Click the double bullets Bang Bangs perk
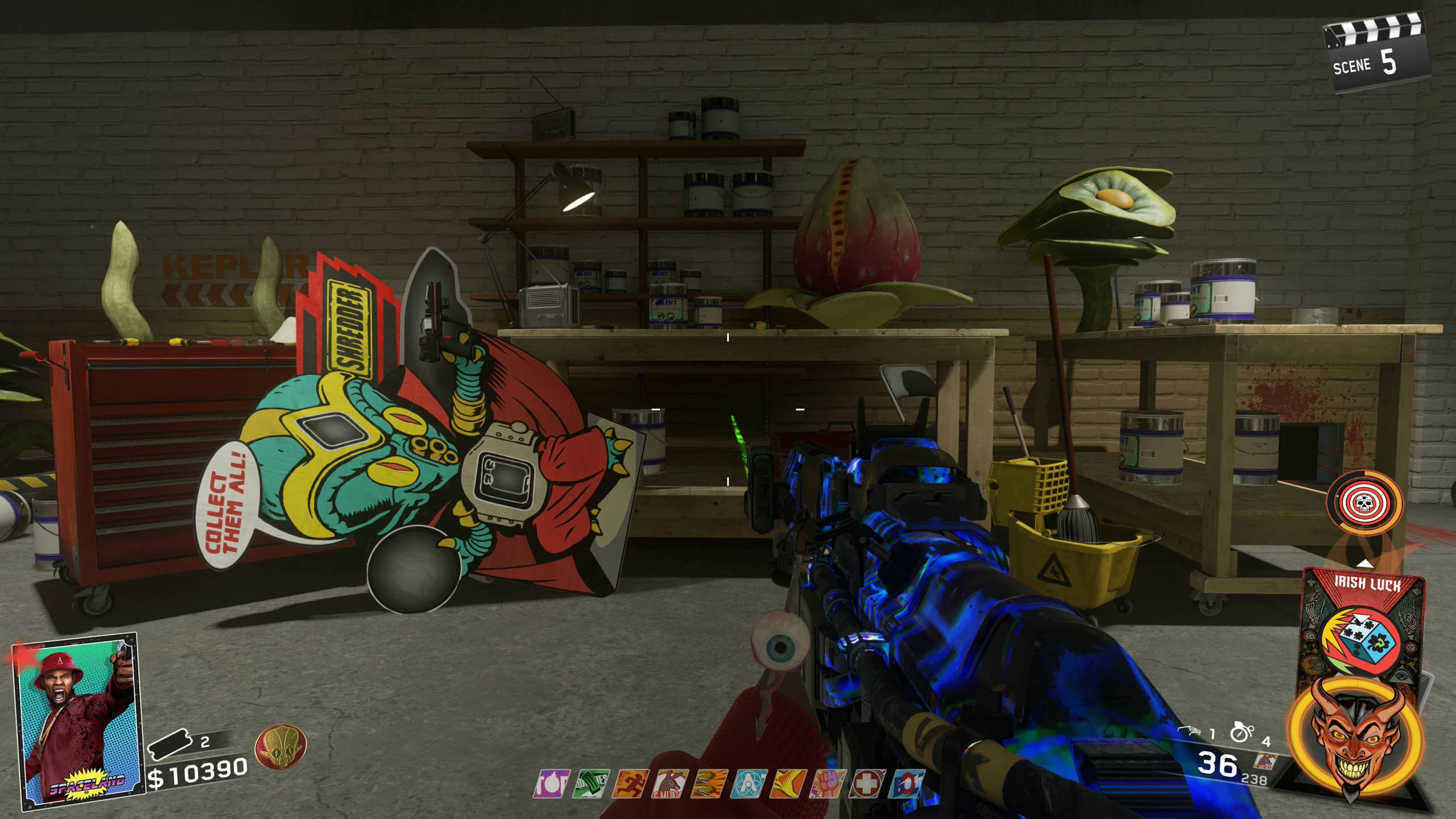 pyautogui.click(x=710, y=784)
